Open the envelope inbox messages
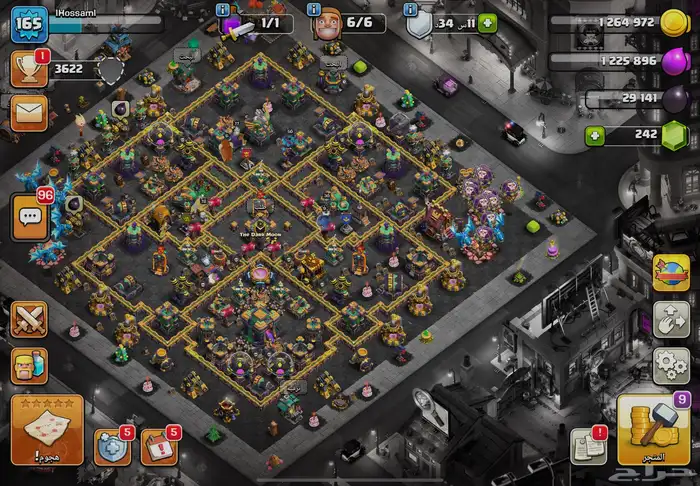This screenshot has width=700, height=486. [x=30, y=114]
